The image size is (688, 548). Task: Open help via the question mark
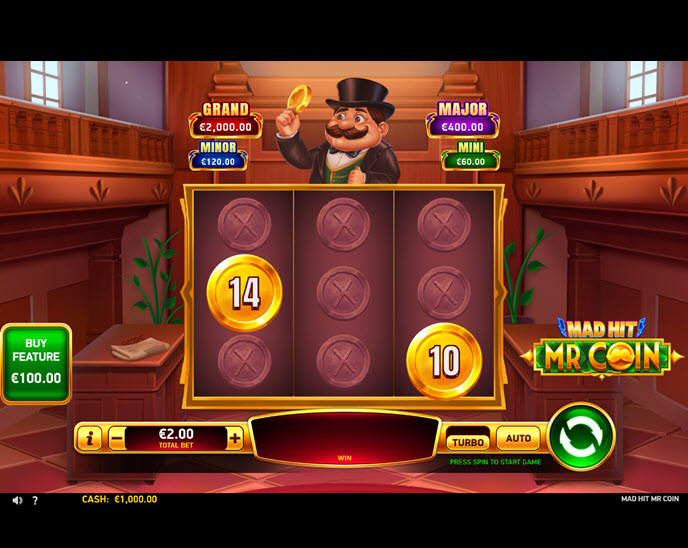(35, 500)
